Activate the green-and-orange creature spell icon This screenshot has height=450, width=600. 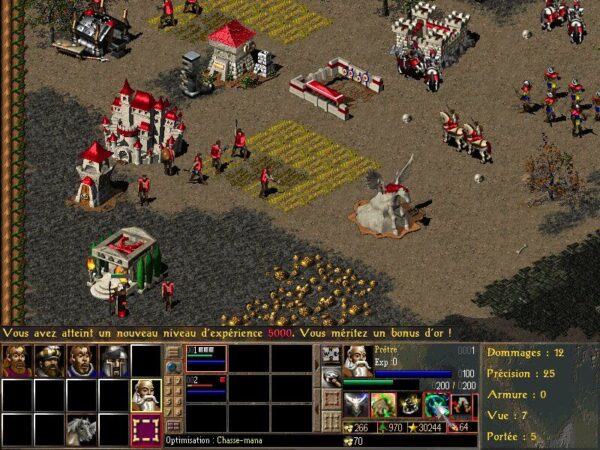point(384,404)
